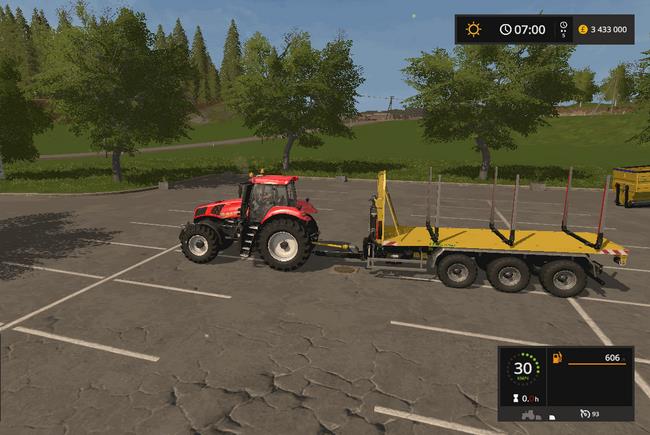The image size is (650, 435).
Task: Toggle the cruise control icon
Action: (x=584, y=413)
